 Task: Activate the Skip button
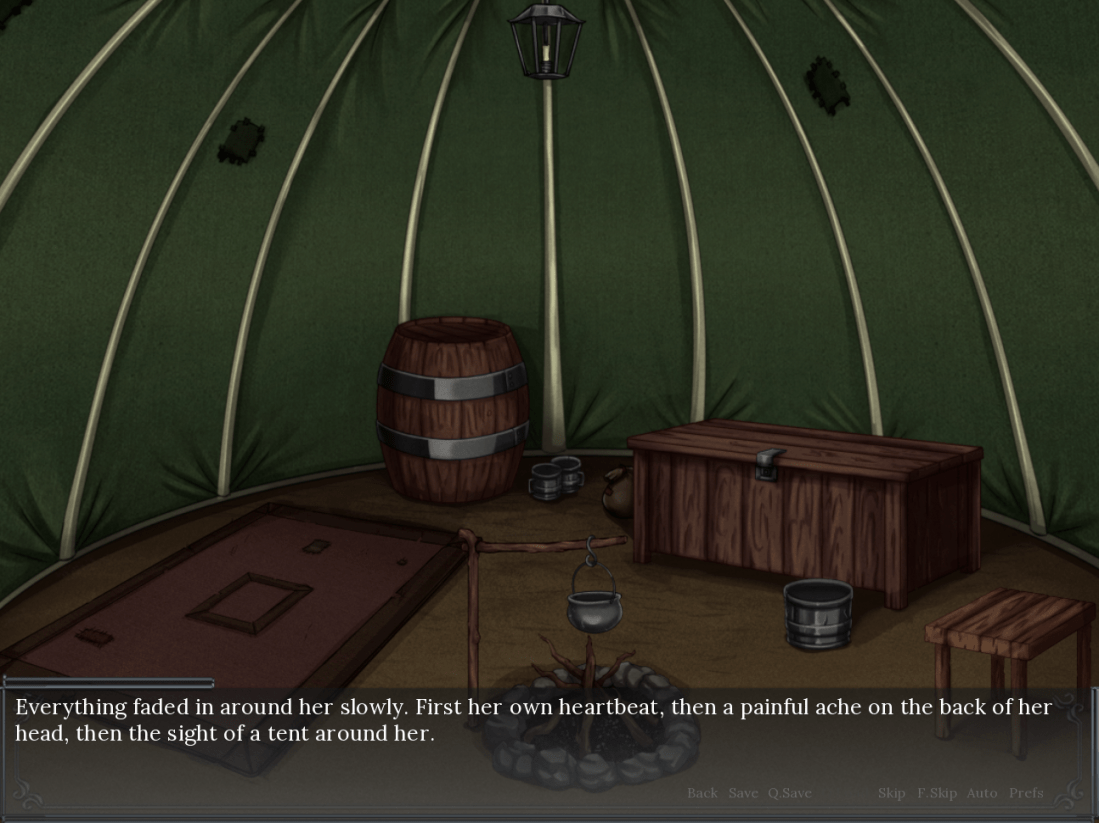tap(892, 793)
